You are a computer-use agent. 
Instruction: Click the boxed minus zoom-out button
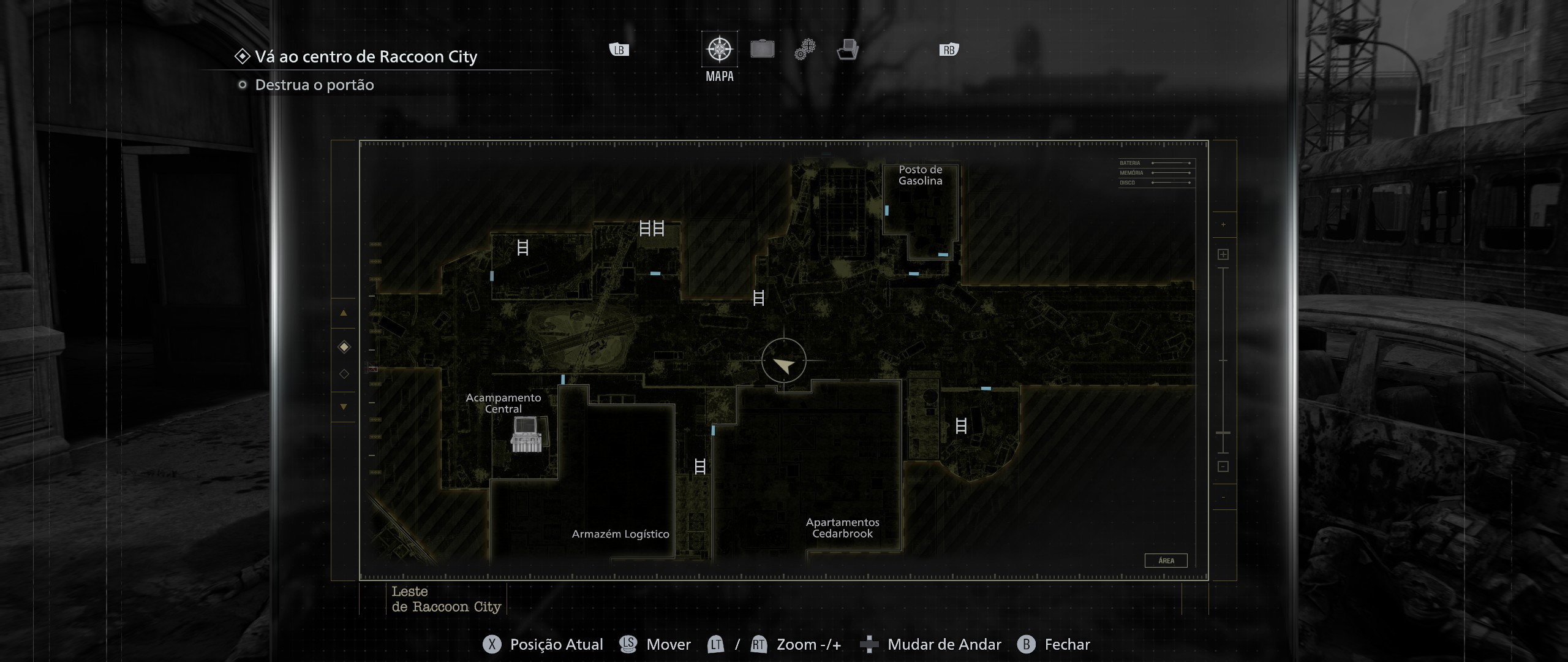1223,466
